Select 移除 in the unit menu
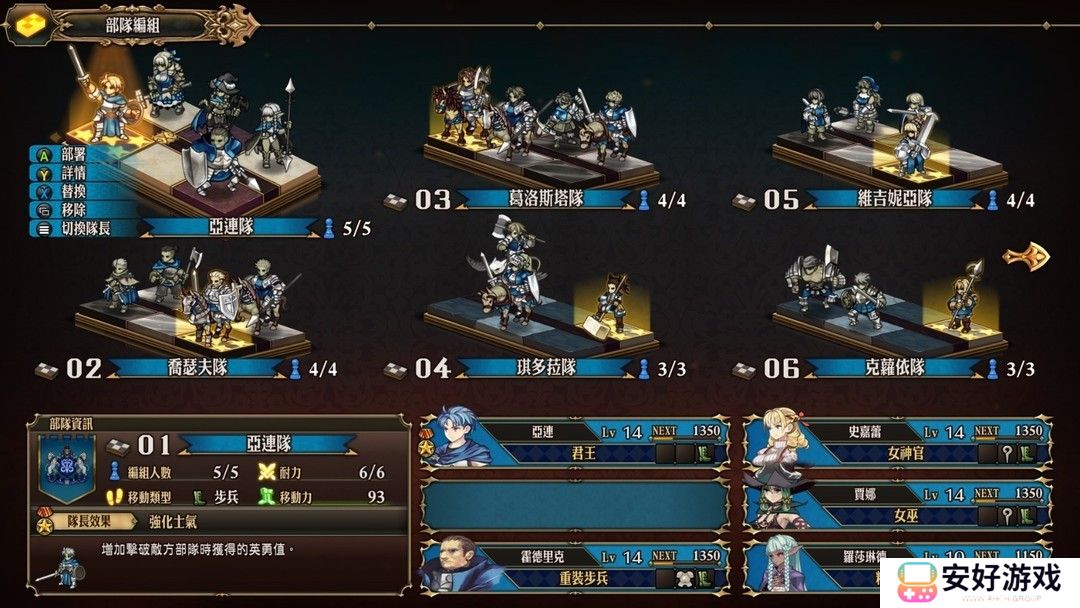The image size is (1080, 608). pos(73,210)
